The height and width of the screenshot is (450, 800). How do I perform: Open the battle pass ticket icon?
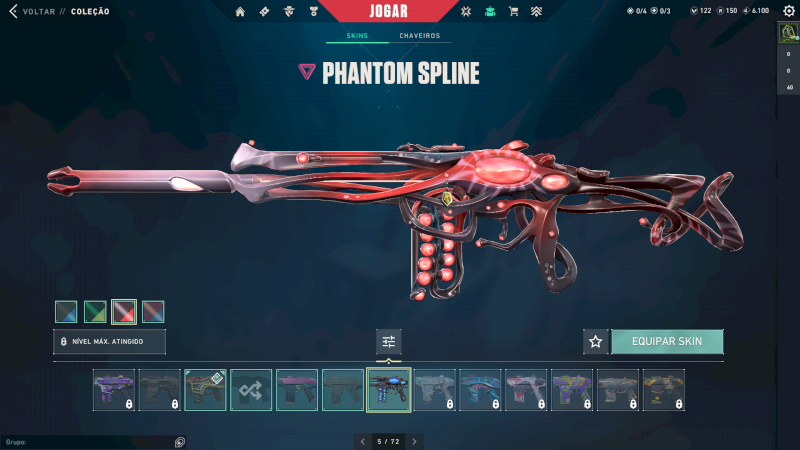point(264,12)
